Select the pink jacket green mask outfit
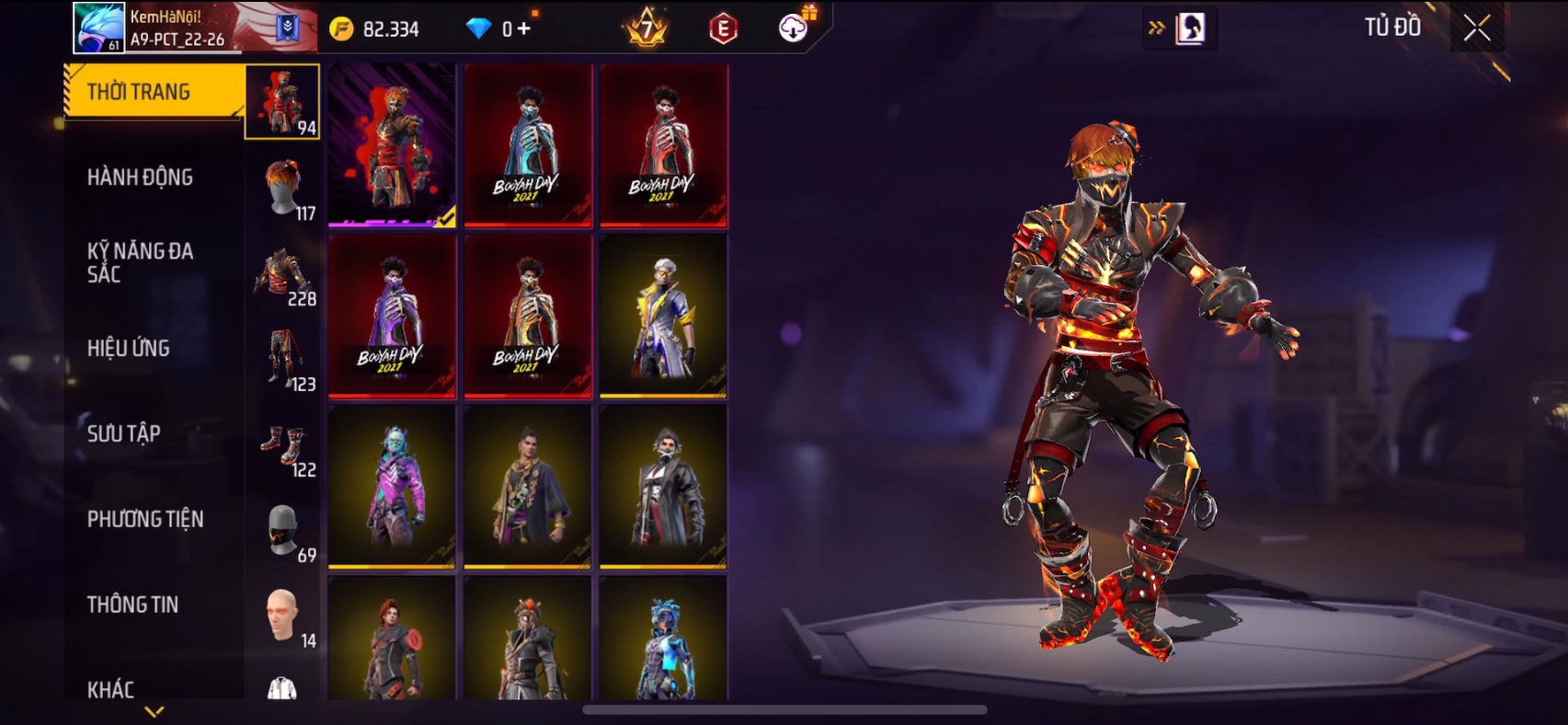1568x725 pixels. 392,487
